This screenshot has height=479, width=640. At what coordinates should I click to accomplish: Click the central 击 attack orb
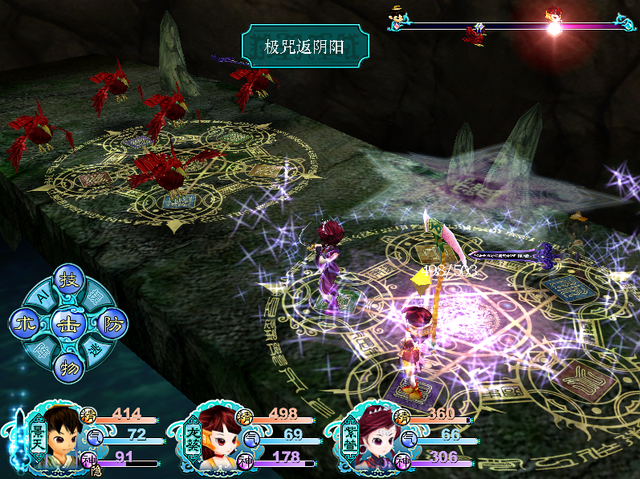pyautogui.click(x=69, y=322)
